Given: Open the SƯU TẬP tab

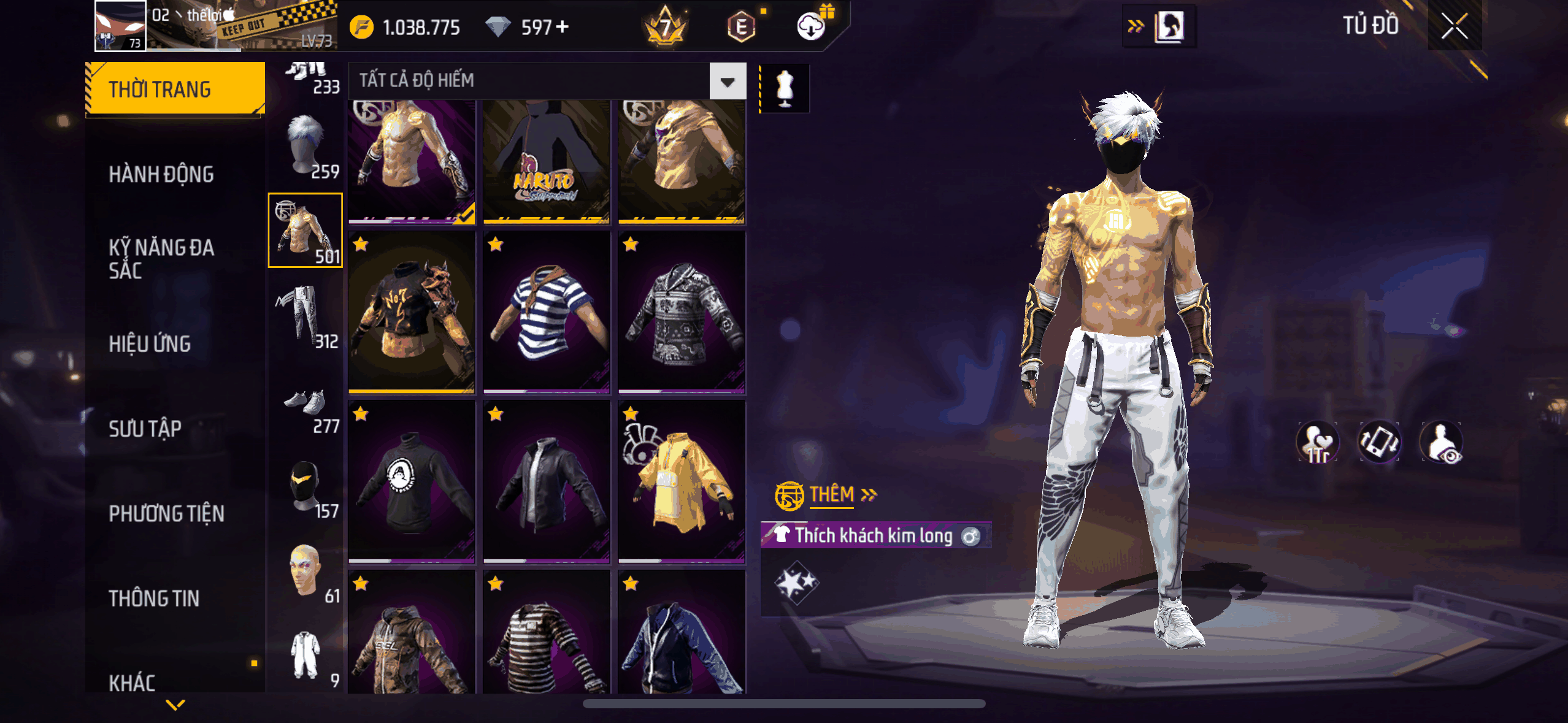Looking at the screenshot, I should click(145, 429).
